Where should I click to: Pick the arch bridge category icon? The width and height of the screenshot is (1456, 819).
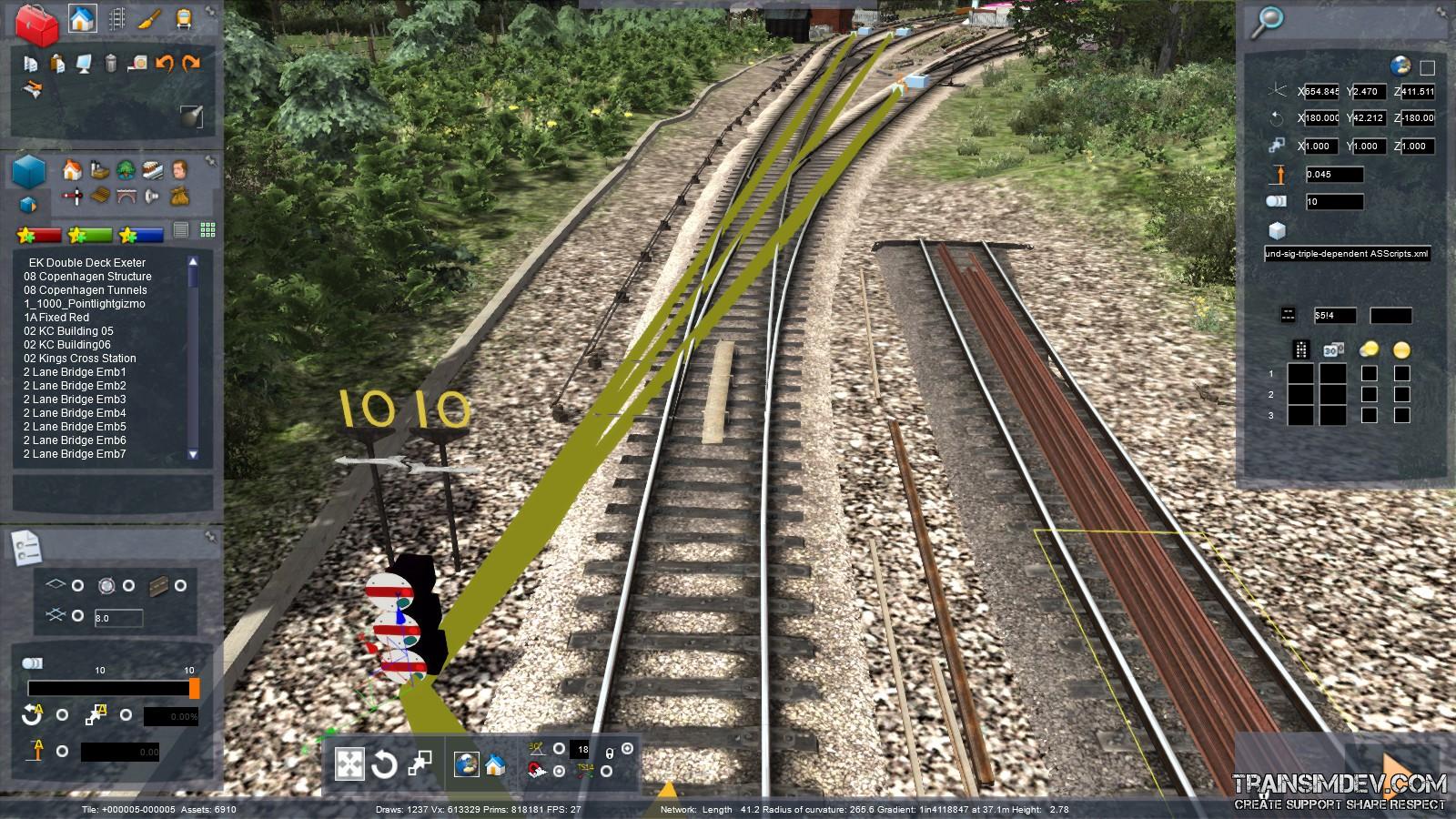tap(126, 195)
